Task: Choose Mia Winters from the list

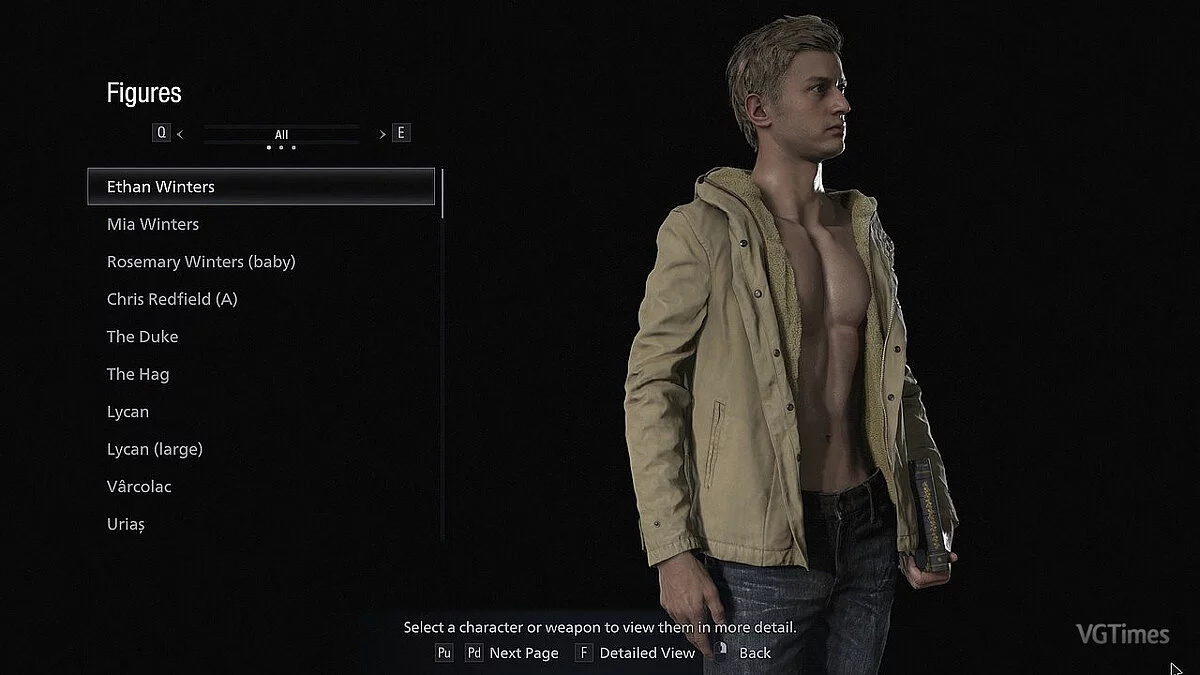Action: click(x=153, y=224)
